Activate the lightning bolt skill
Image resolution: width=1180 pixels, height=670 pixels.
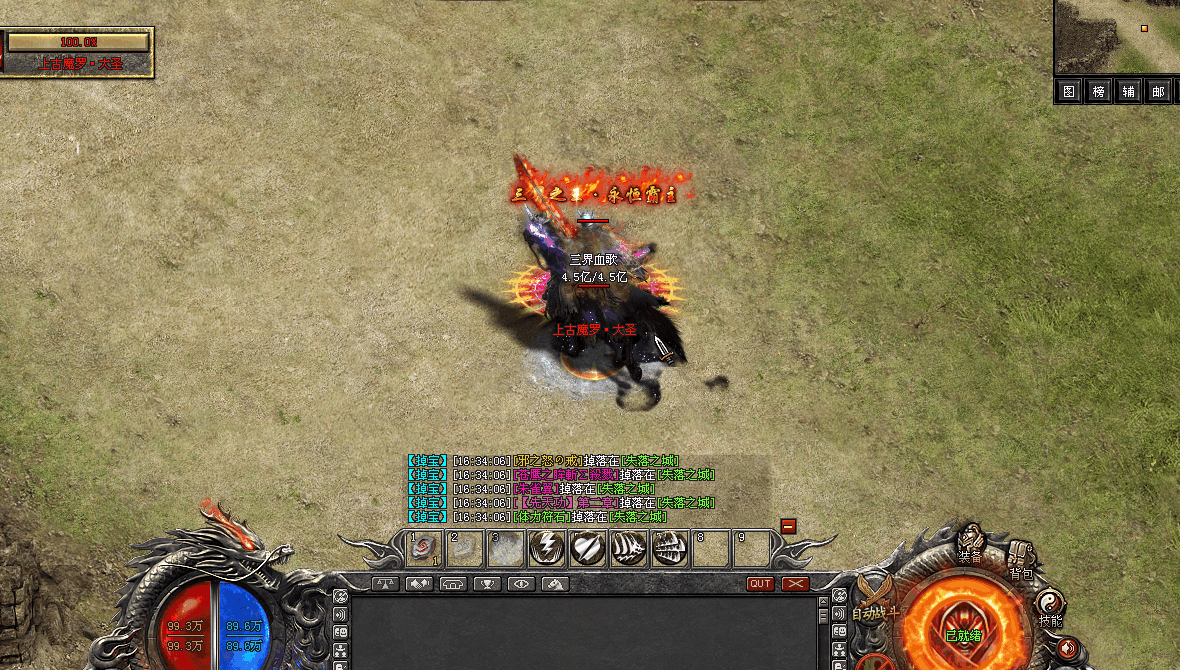[547, 548]
